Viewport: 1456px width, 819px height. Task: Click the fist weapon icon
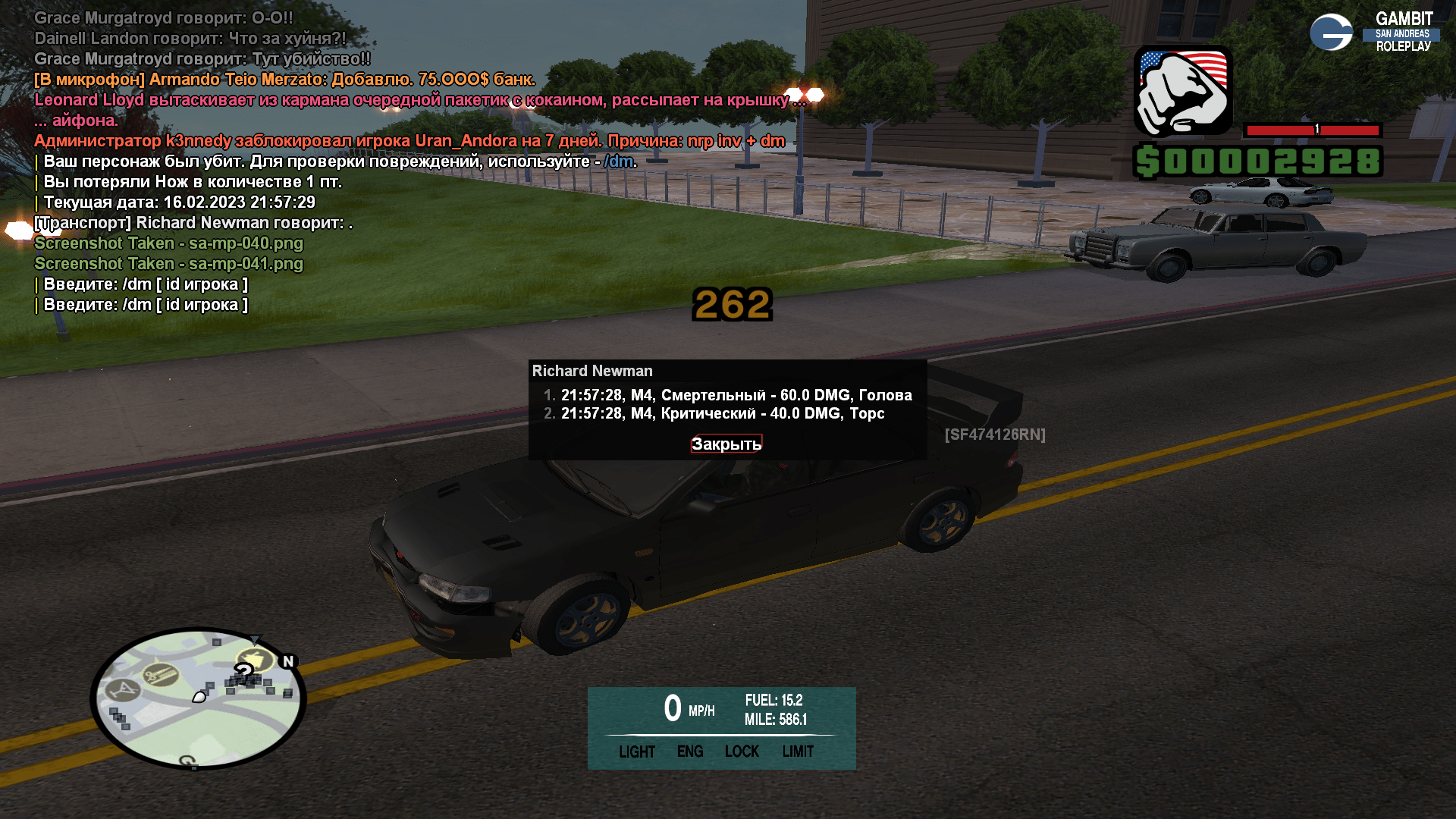tap(1183, 91)
